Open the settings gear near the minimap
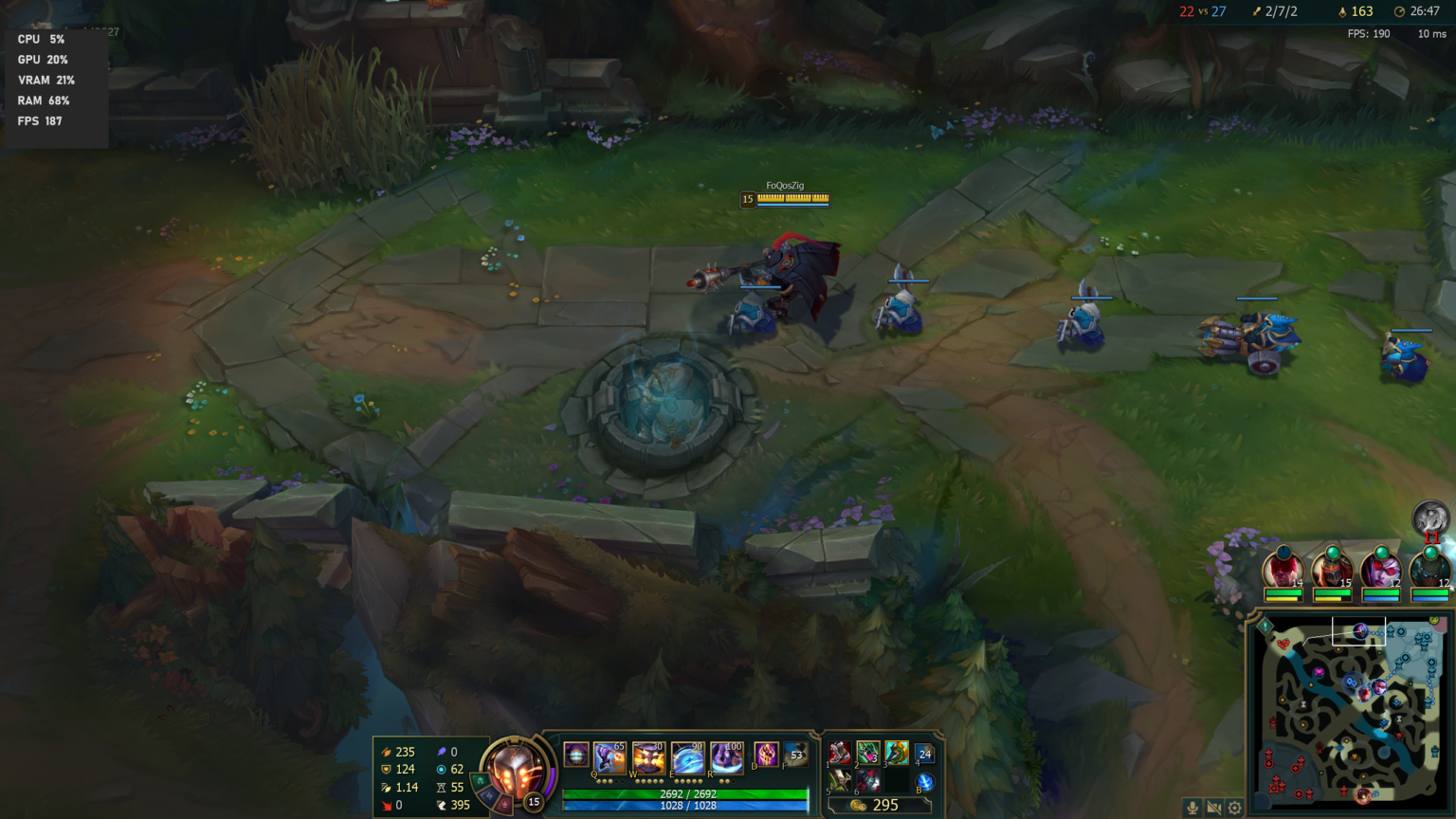The height and width of the screenshot is (819, 1456). coord(1234,808)
